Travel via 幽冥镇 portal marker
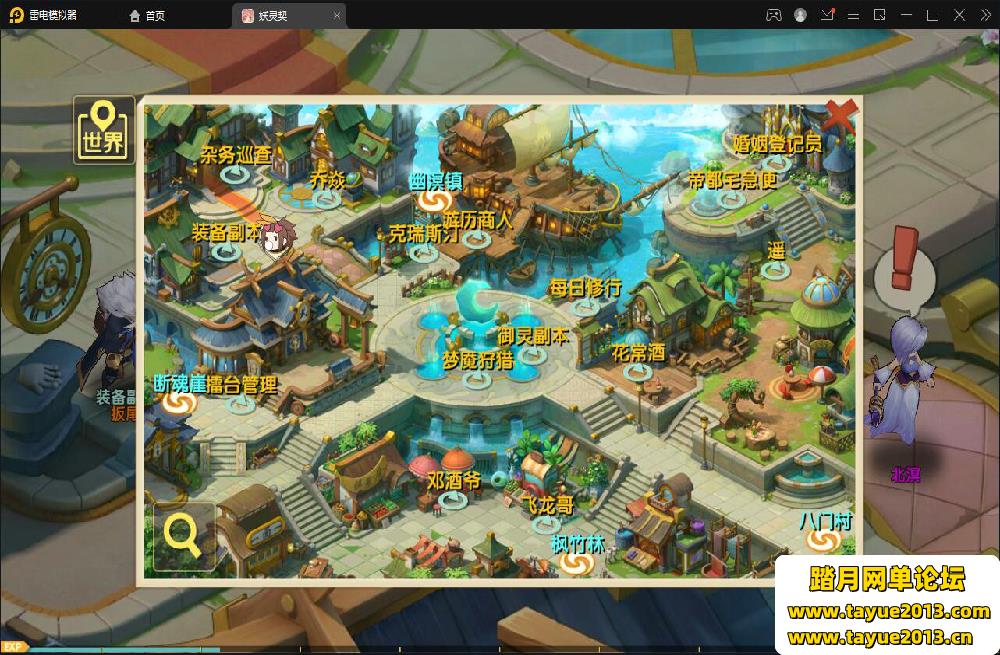 point(434,200)
